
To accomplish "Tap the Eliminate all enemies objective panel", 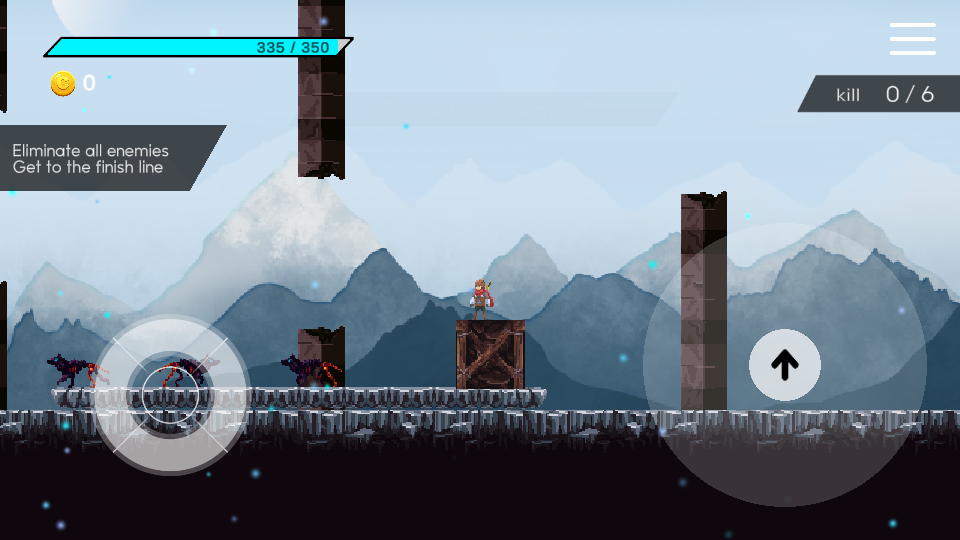I will (100, 158).
